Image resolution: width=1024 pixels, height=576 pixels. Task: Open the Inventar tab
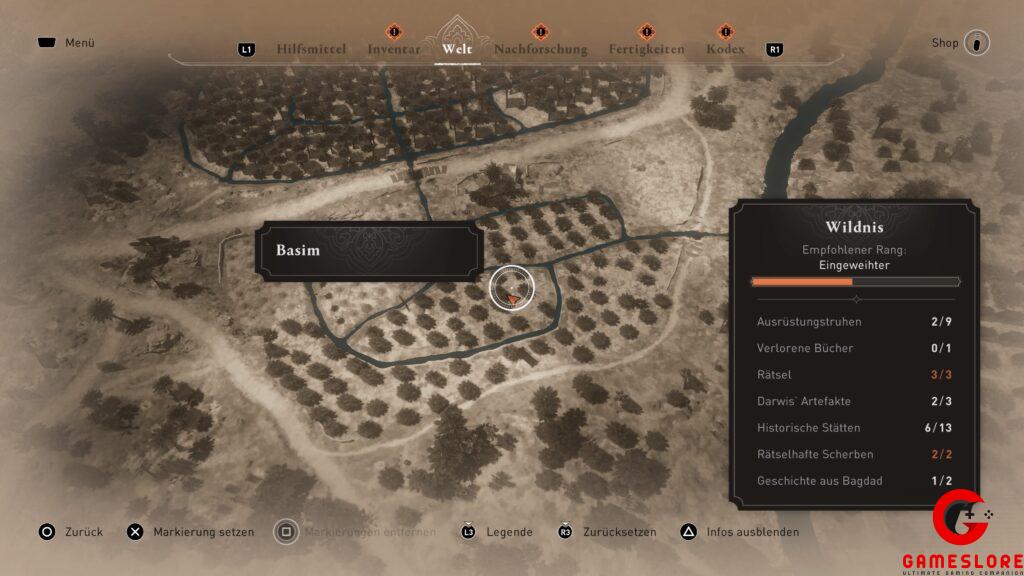click(x=393, y=49)
